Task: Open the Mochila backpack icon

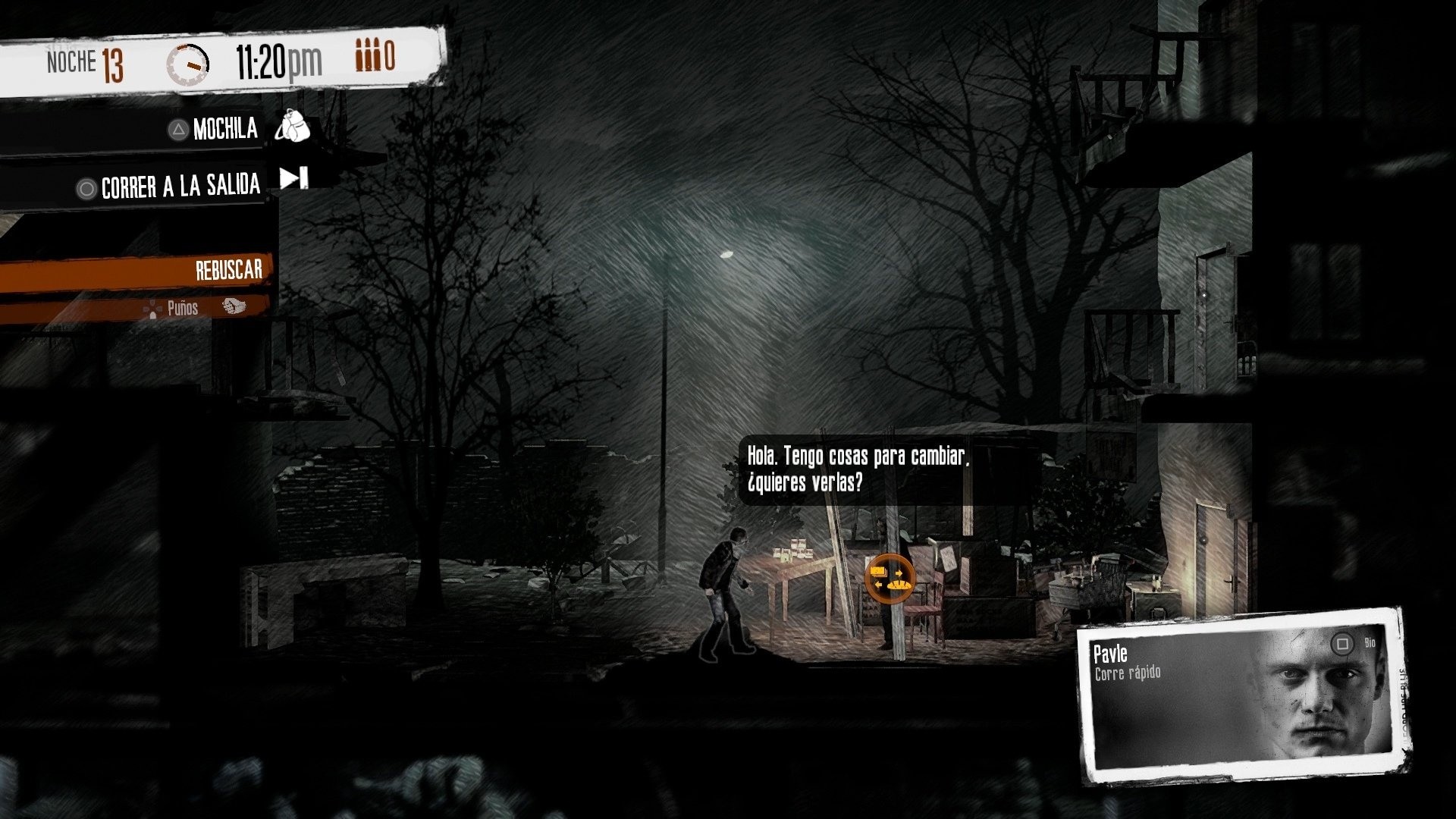Action: point(294,127)
